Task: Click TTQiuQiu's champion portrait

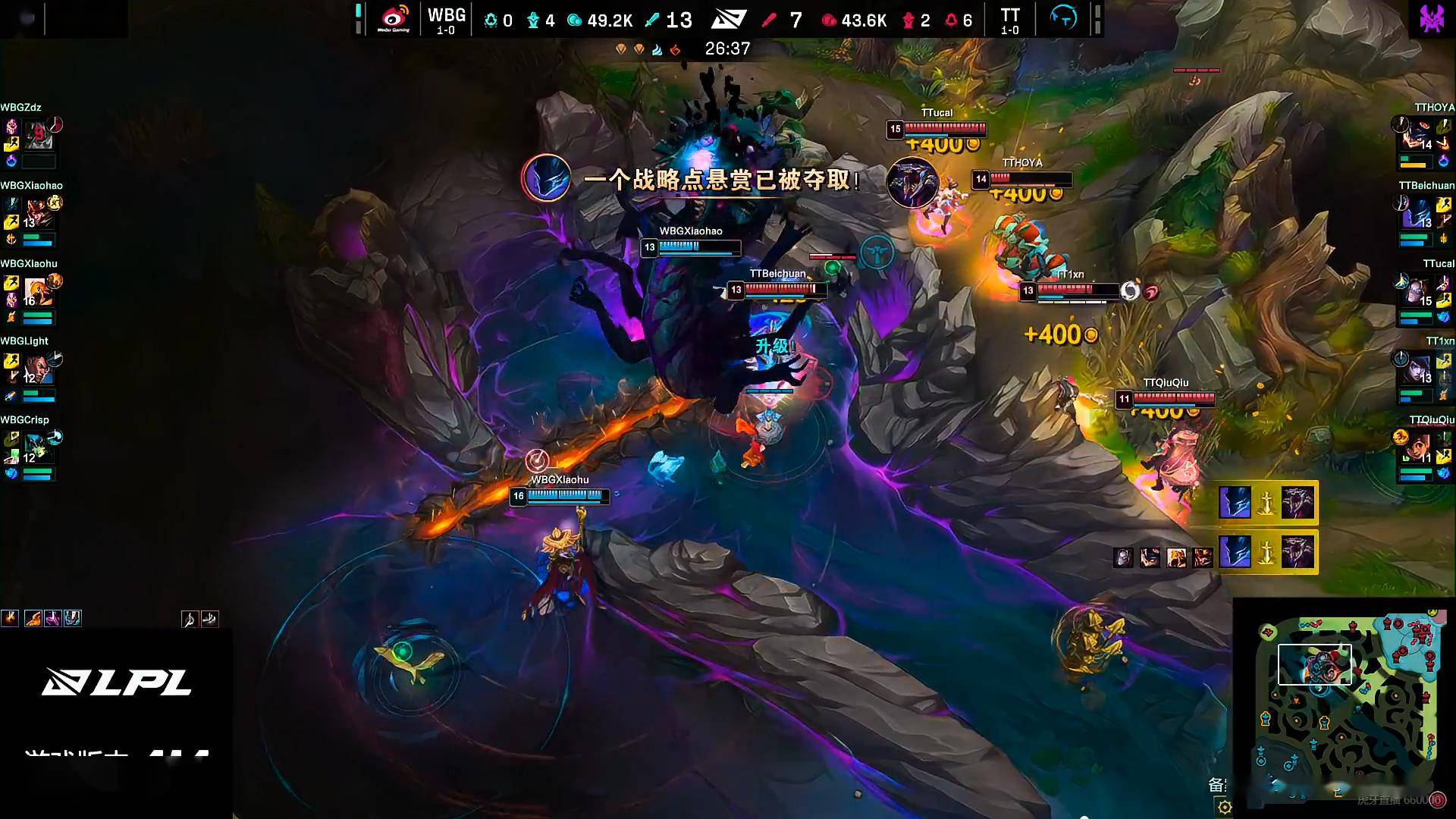Action: pos(1418,449)
